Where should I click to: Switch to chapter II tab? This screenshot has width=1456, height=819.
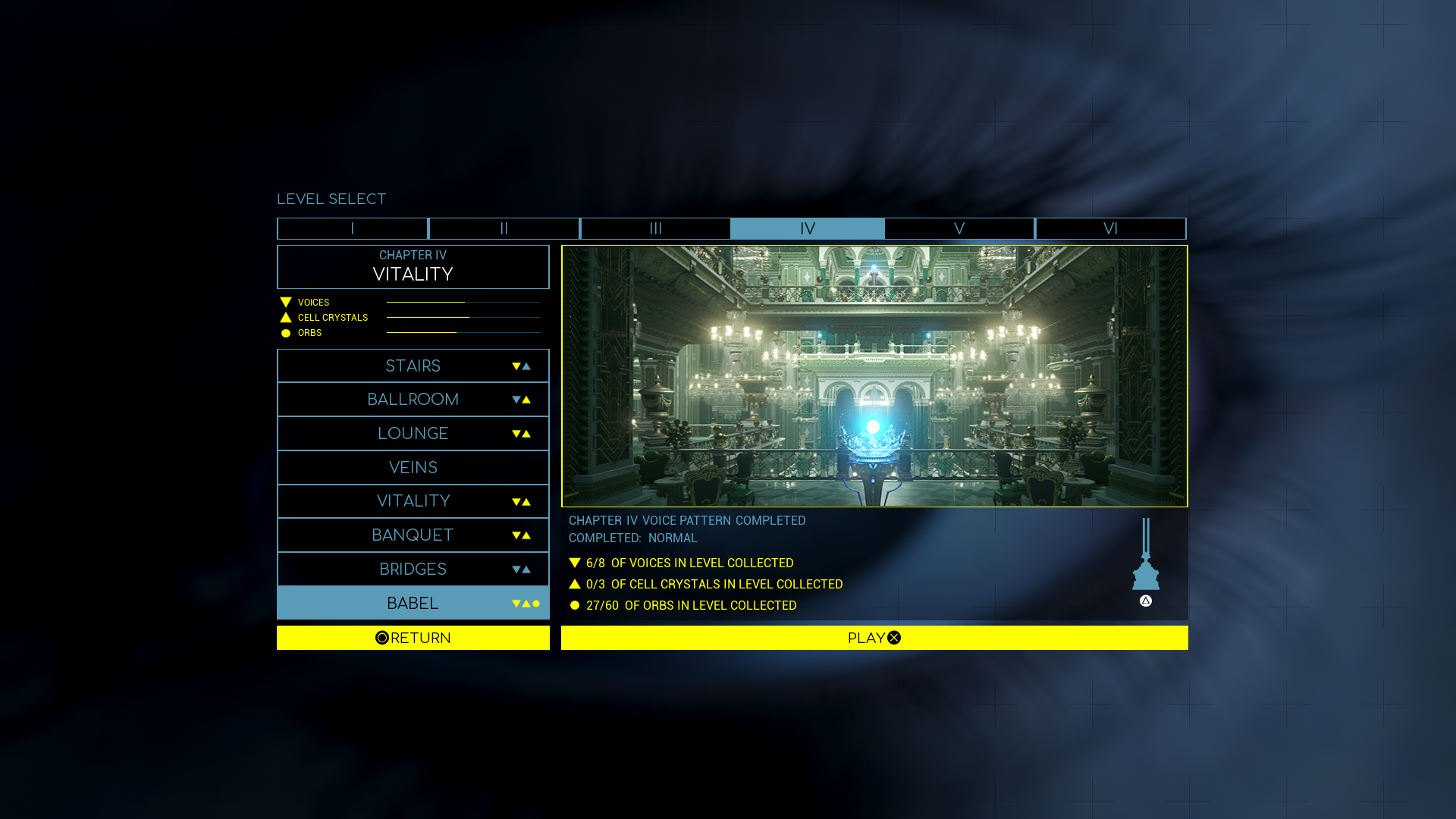(x=504, y=228)
